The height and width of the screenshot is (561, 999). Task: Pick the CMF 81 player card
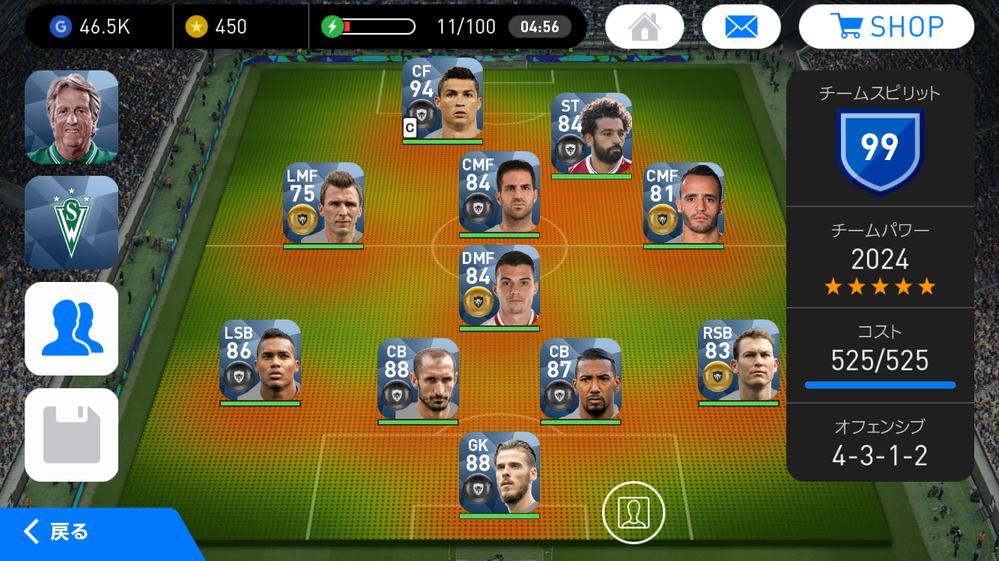pos(684,203)
